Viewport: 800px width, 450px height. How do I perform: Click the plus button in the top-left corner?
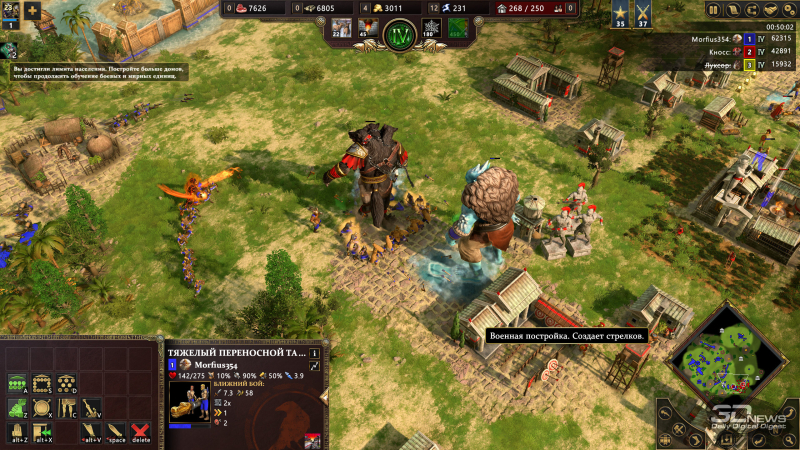point(33,11)
